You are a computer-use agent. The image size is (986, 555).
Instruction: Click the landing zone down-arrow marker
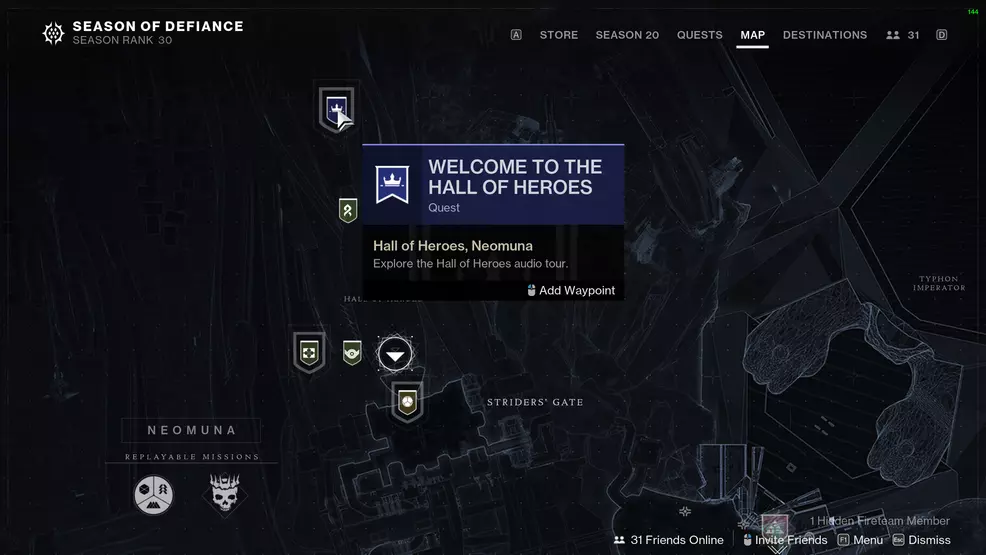click(x=396, y=354)
